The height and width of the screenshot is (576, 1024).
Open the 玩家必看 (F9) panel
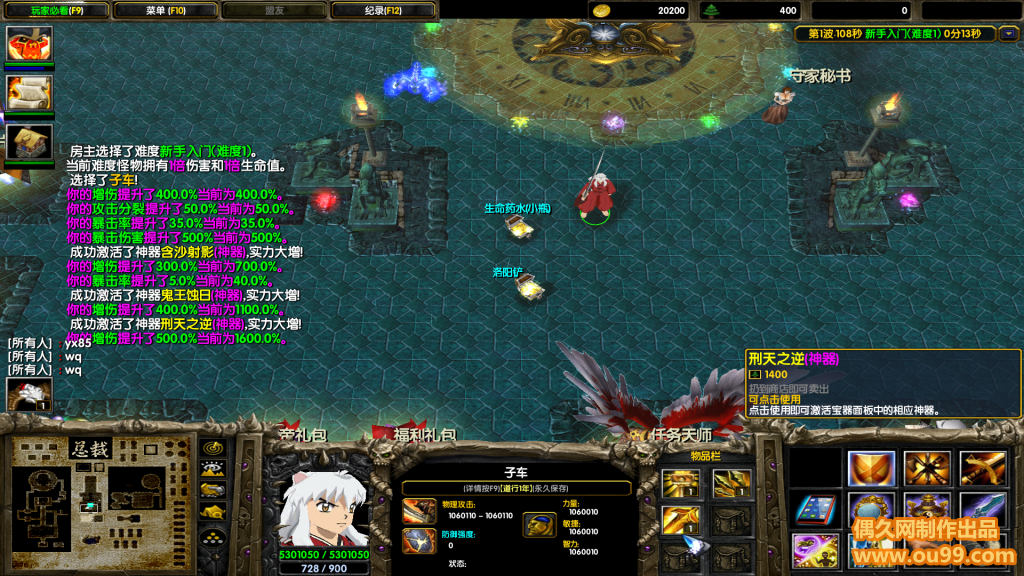(x=56, y=11)
